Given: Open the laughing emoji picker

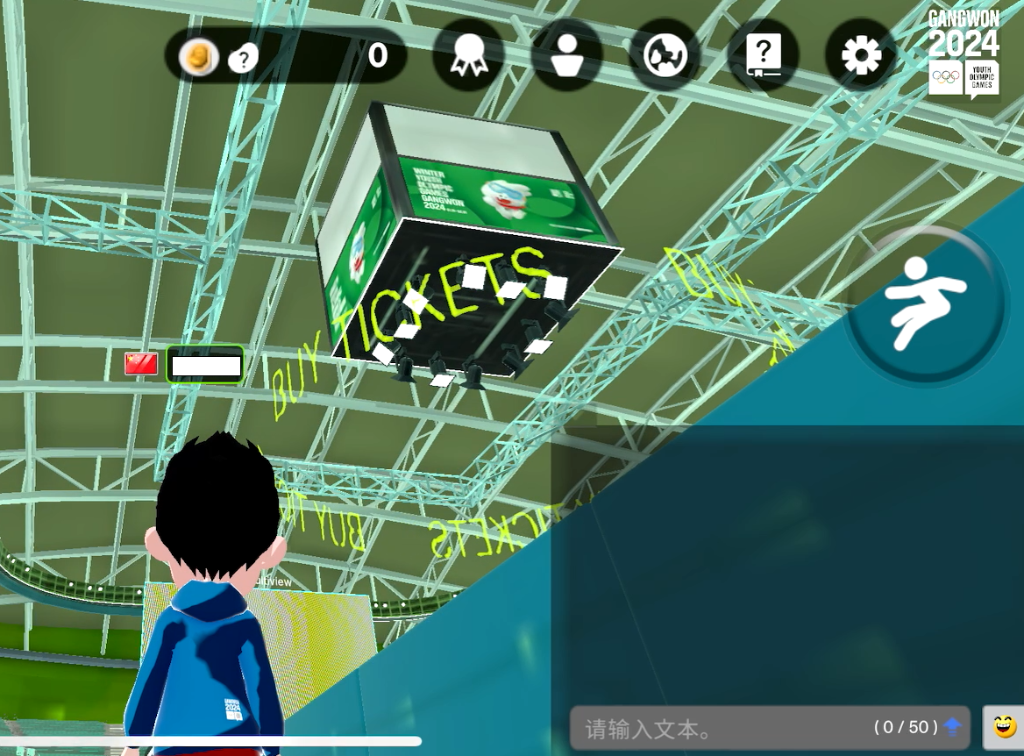Looking at the screenshot, I should click(1003, 727).
